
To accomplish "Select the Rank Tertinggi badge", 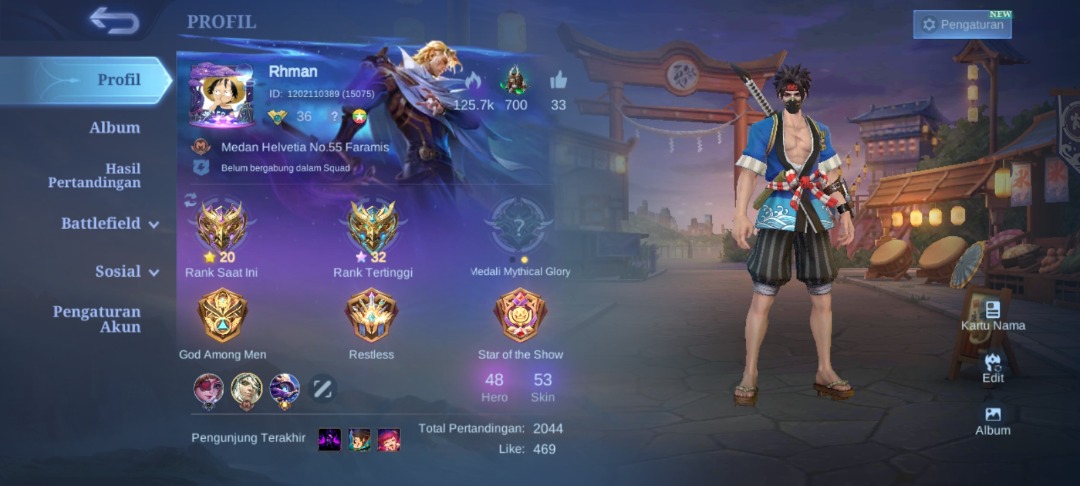I will [372, 228].
